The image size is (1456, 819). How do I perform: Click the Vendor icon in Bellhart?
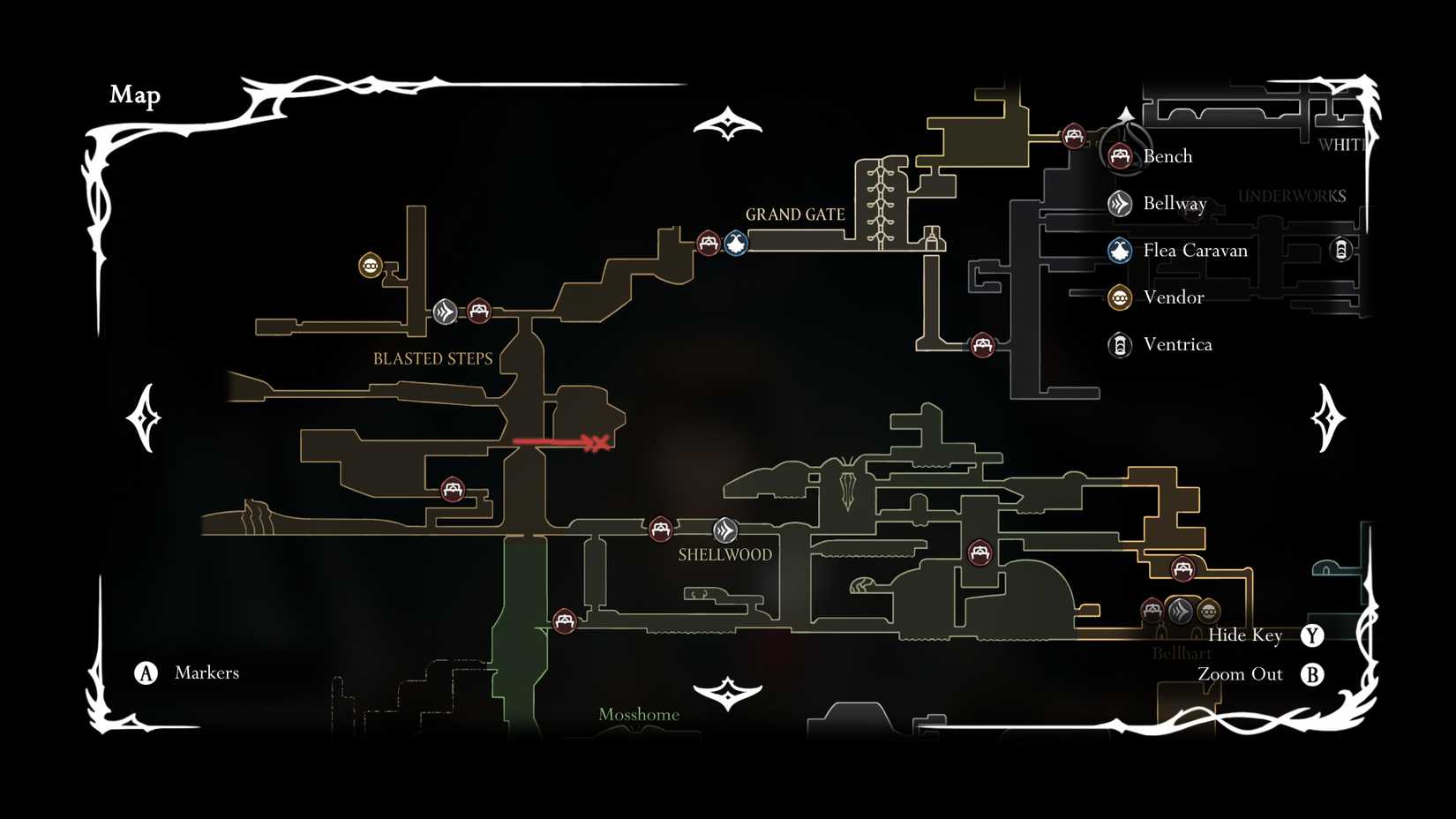[x=1207, y=610]
